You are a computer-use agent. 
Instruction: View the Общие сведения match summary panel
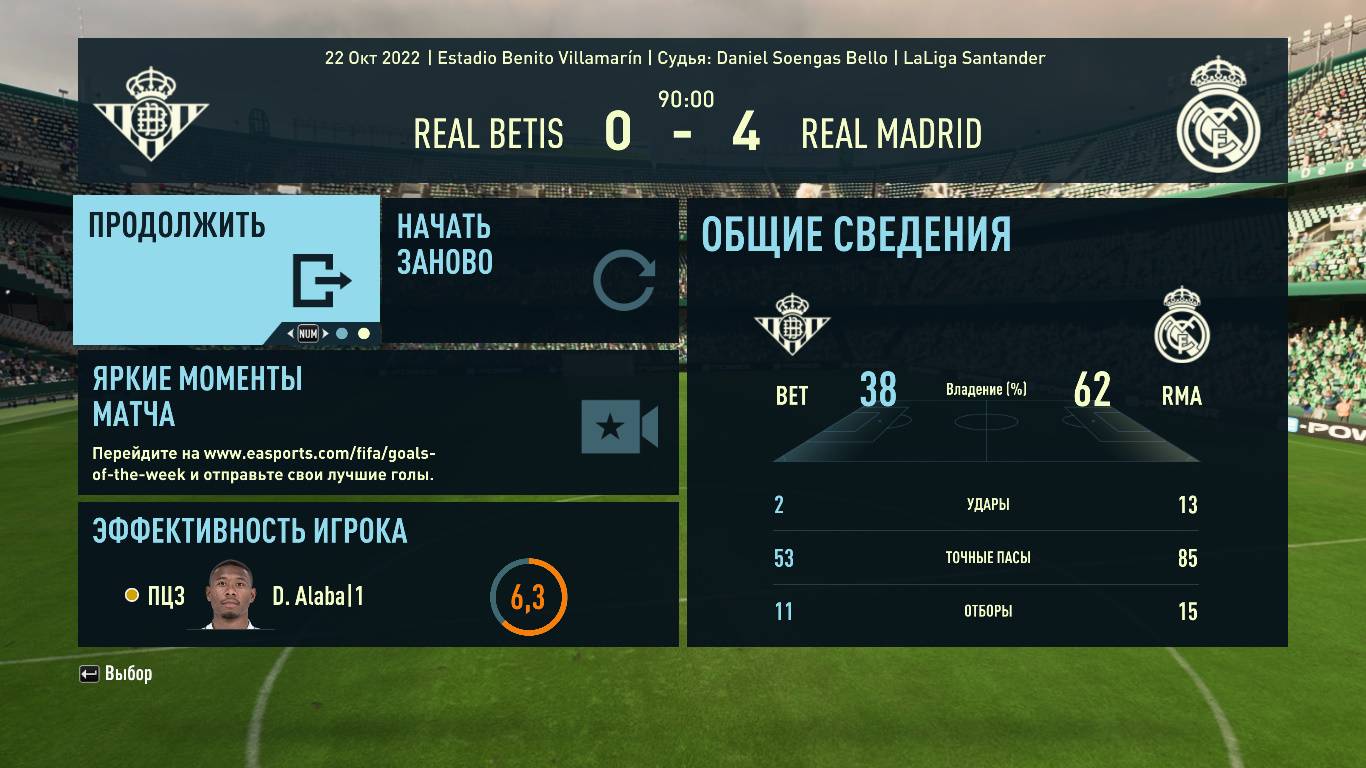(986, 421)
